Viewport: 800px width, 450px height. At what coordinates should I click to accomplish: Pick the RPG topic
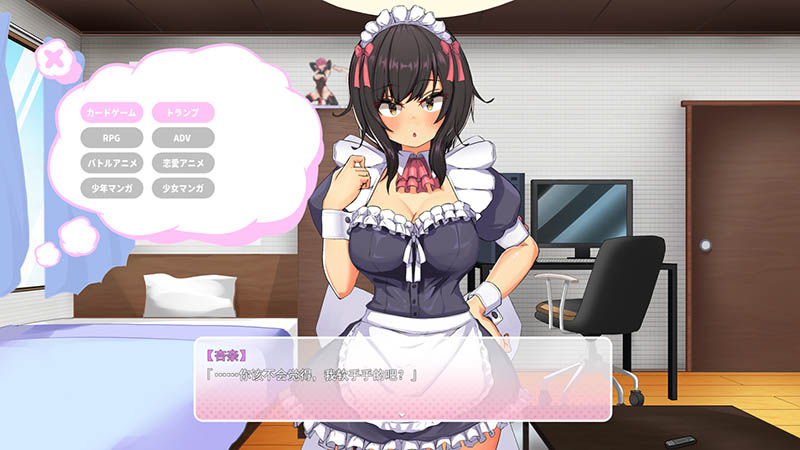point(113,137)
